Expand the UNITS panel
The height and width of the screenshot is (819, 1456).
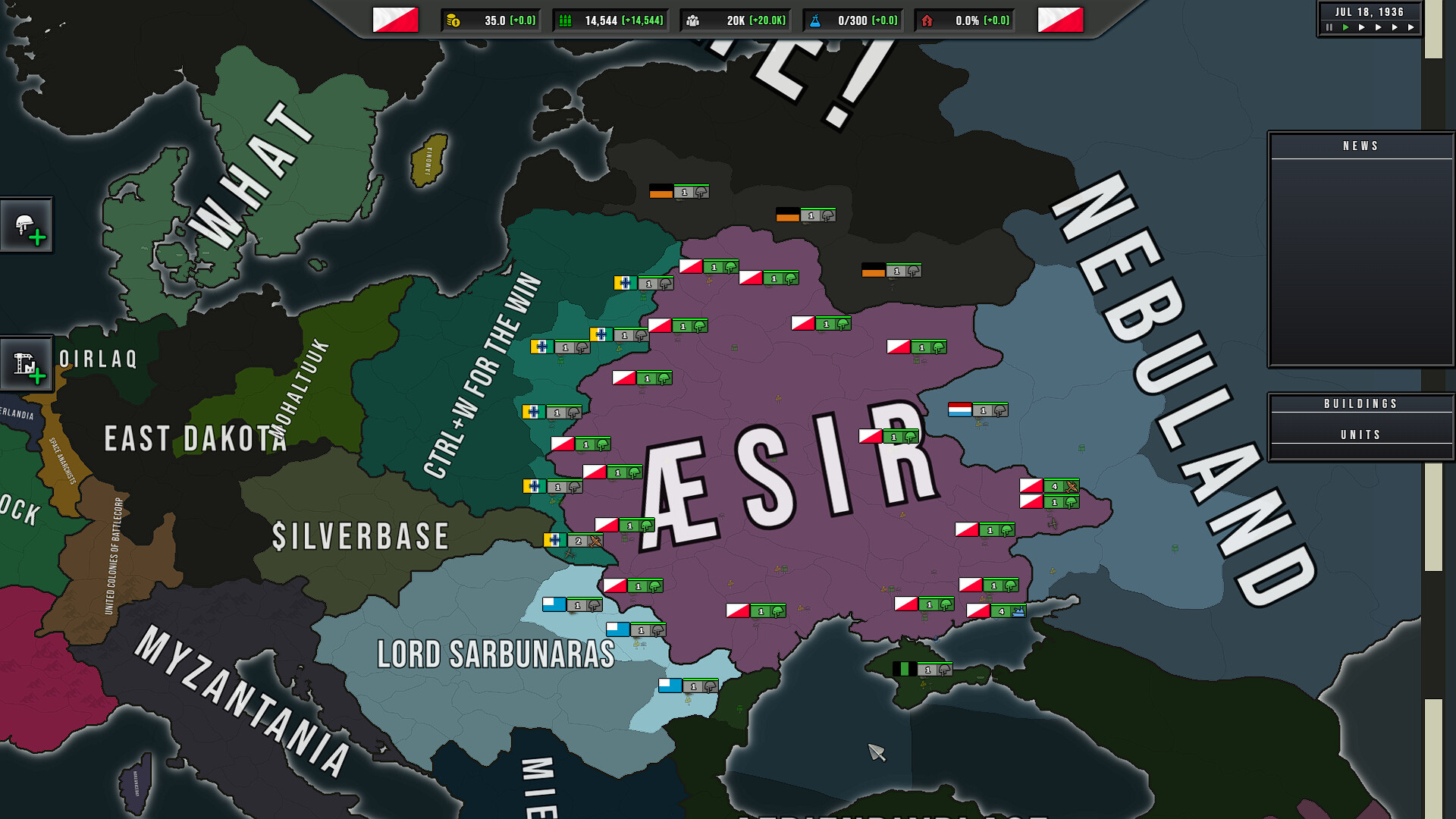click(x=1361, y=435)
